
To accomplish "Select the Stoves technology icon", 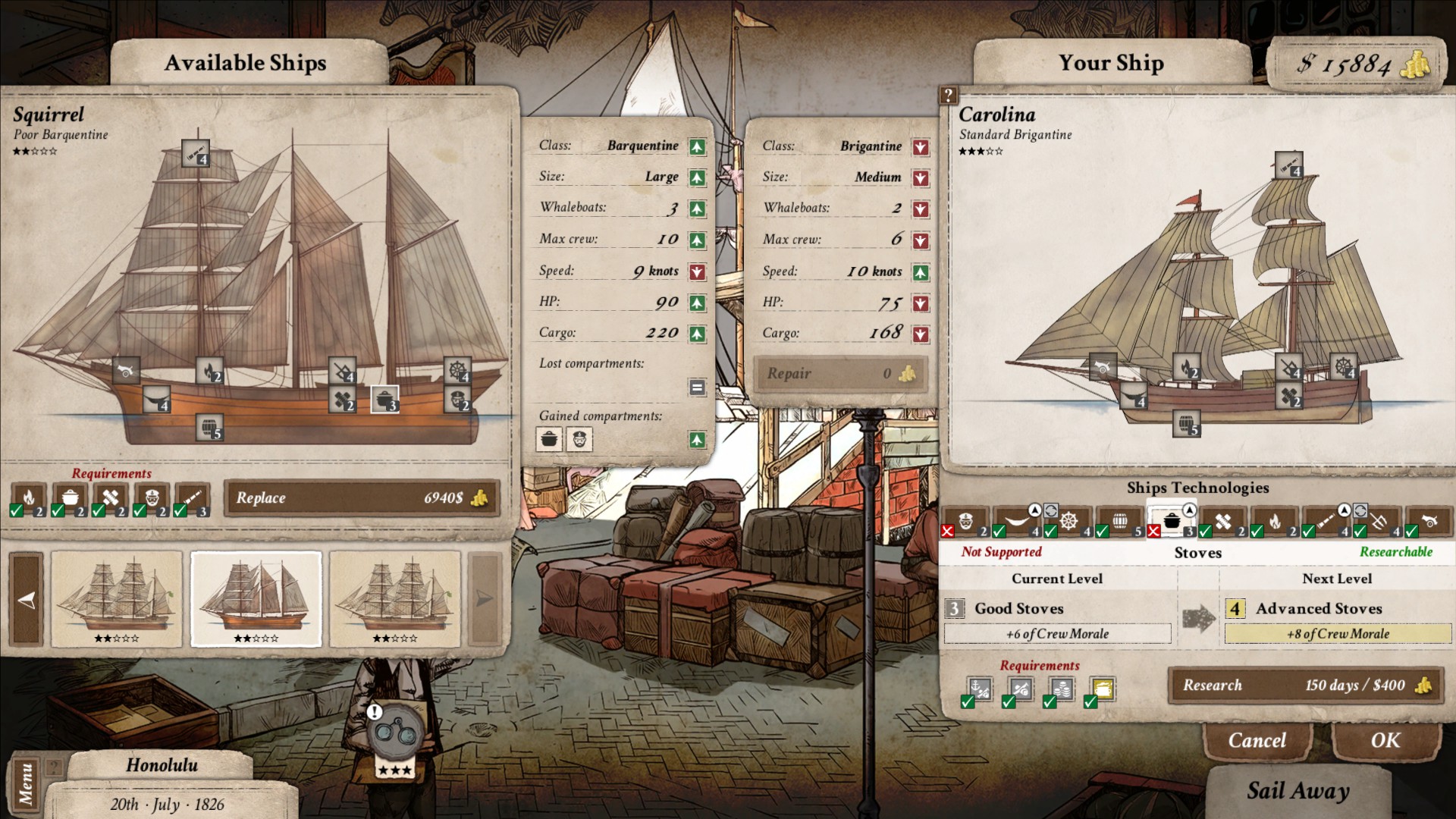I will [1174, 519].
